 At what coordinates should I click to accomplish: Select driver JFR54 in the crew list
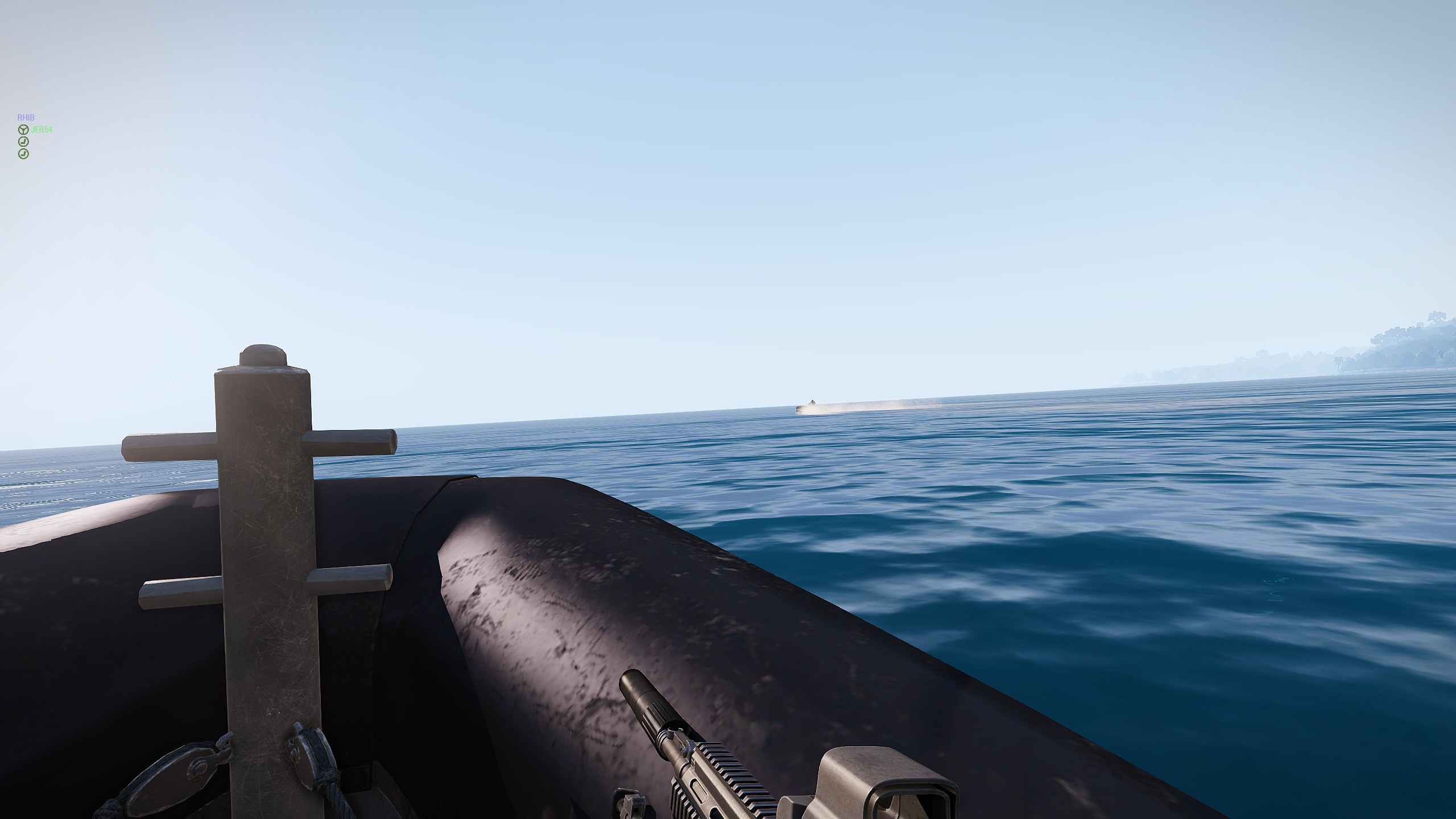[x=42, y=130]
